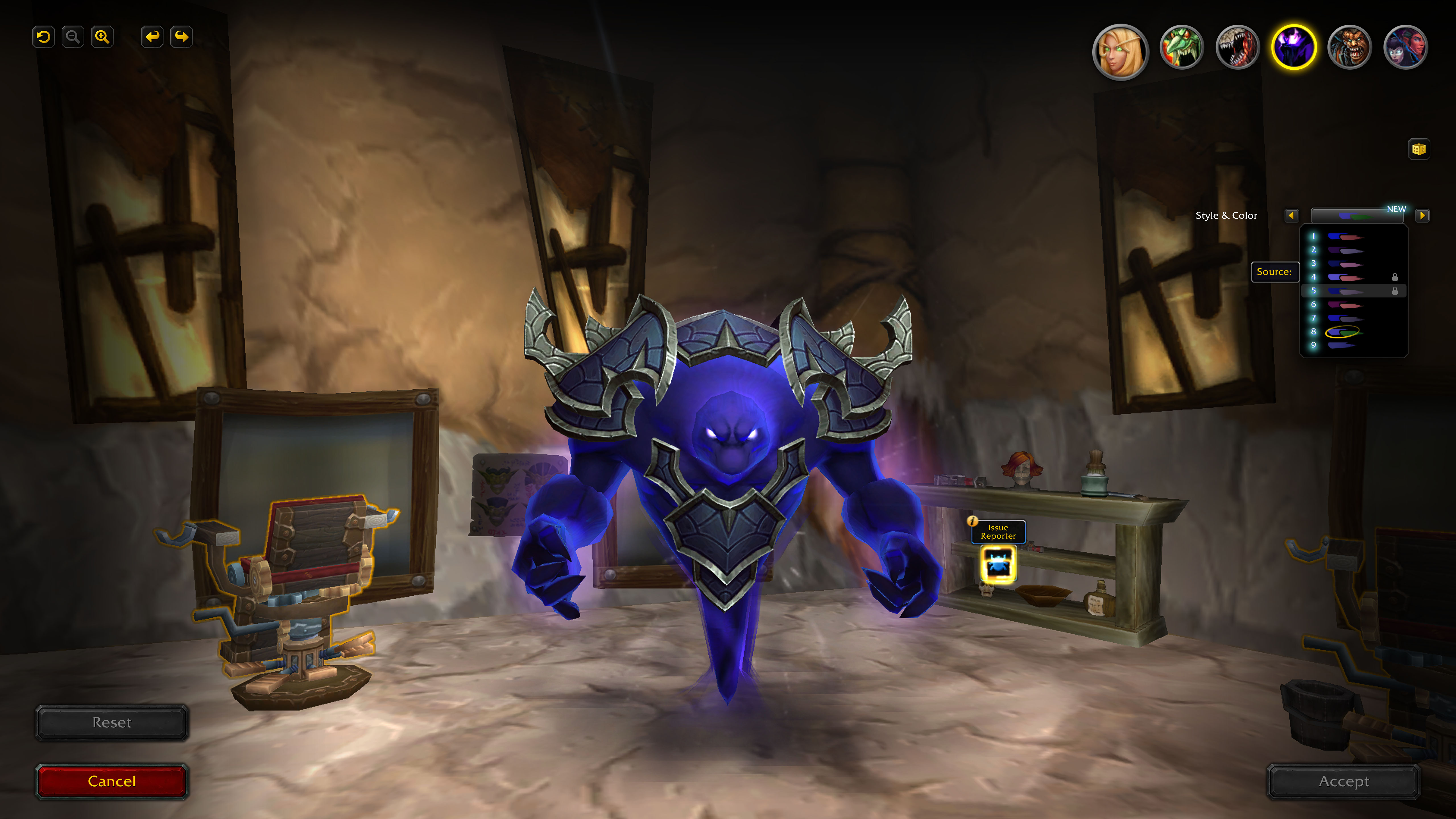Click the undo rotation arrow icon
Image resolution: width=1456 pixels, height=819 pixels.
pyautogui.click(x=43, y=36)
